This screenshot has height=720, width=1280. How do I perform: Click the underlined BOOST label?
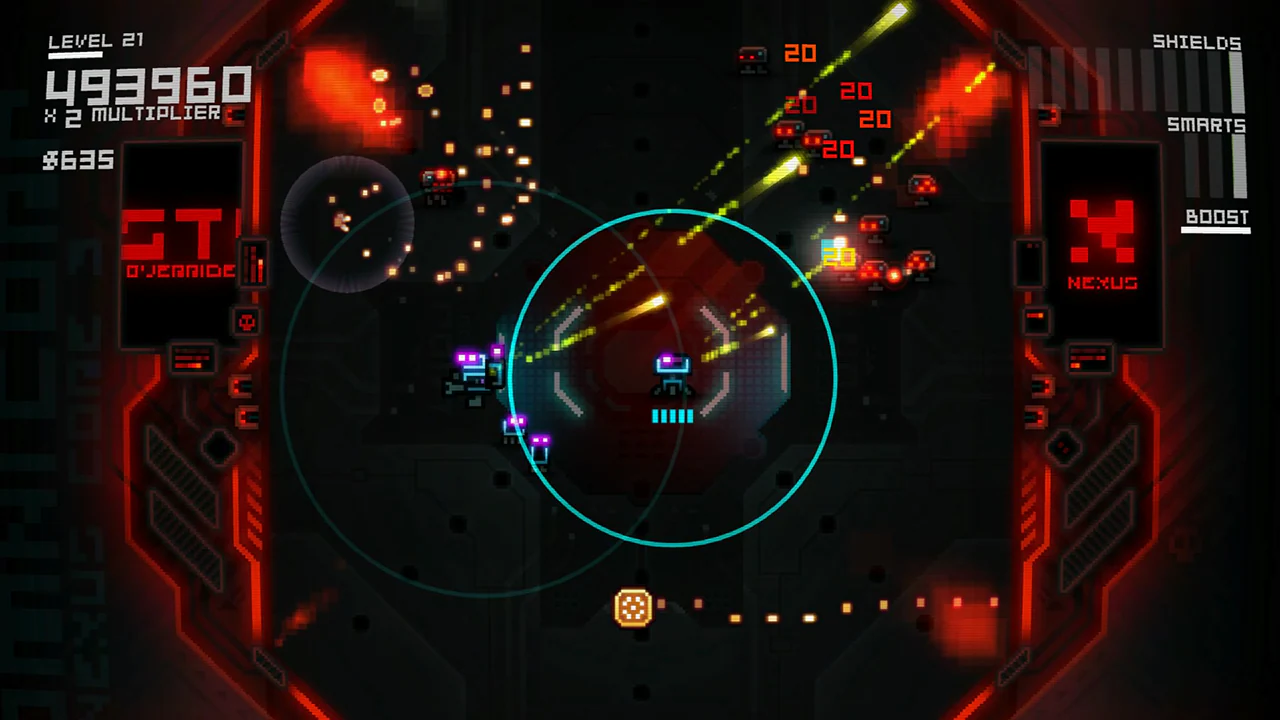(x=1216, y=217)
